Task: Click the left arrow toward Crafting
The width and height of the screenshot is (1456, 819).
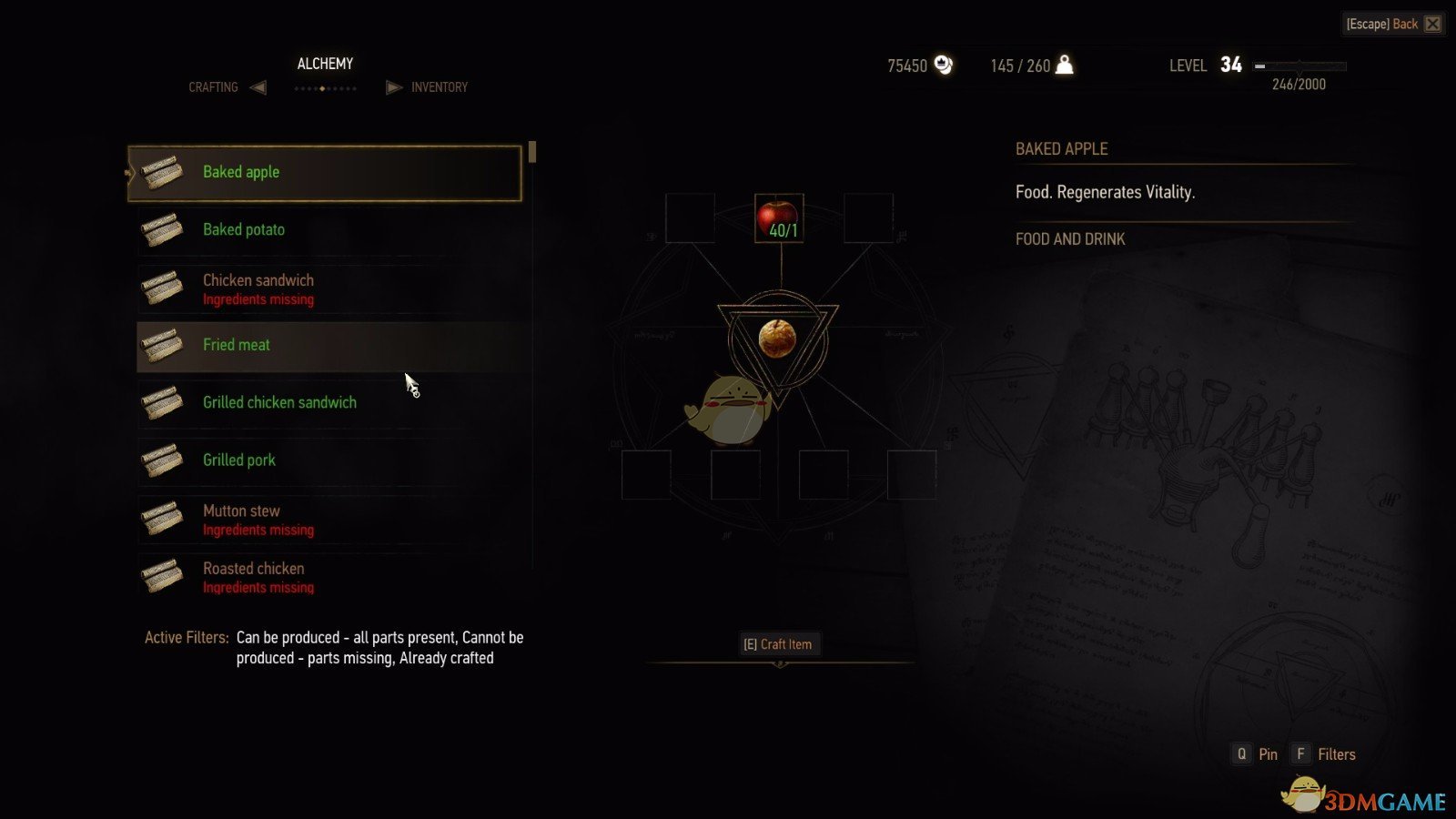Action: pyautogui.click(x=258, y=86)
